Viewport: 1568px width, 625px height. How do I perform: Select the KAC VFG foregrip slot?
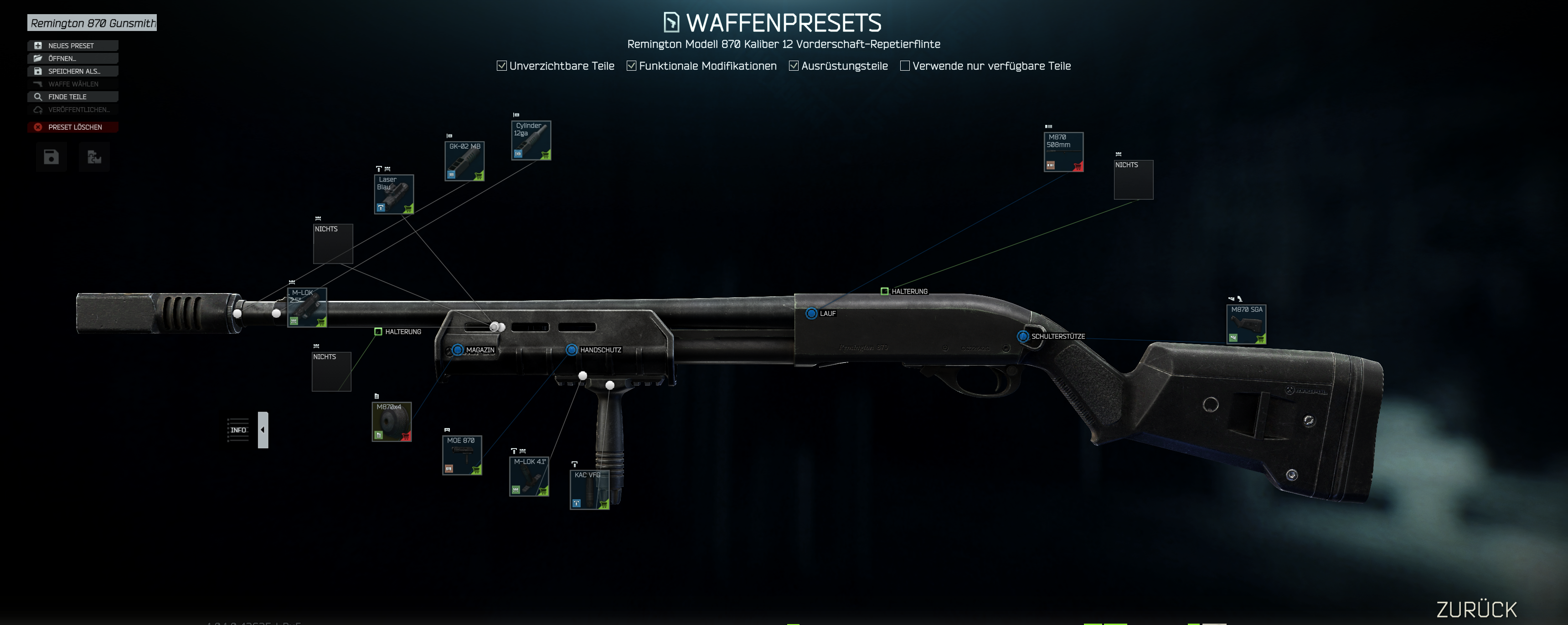point(589,490)
